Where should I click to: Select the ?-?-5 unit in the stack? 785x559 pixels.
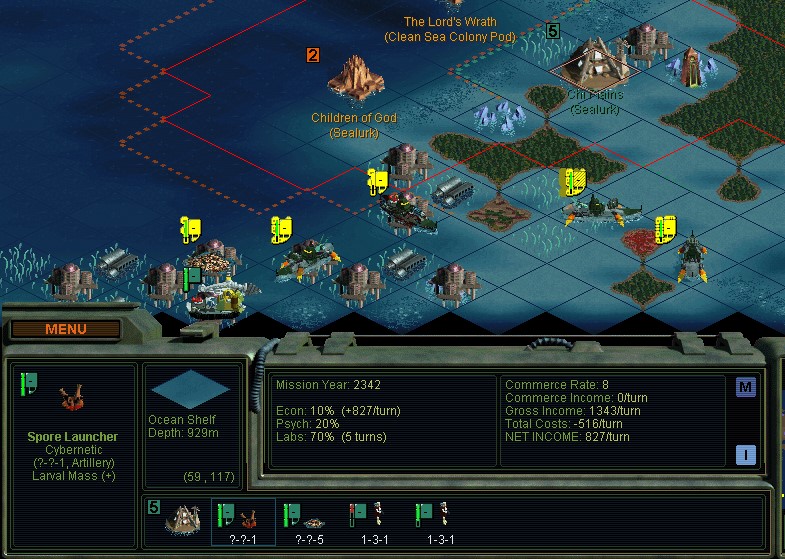(x=309, y=521)
